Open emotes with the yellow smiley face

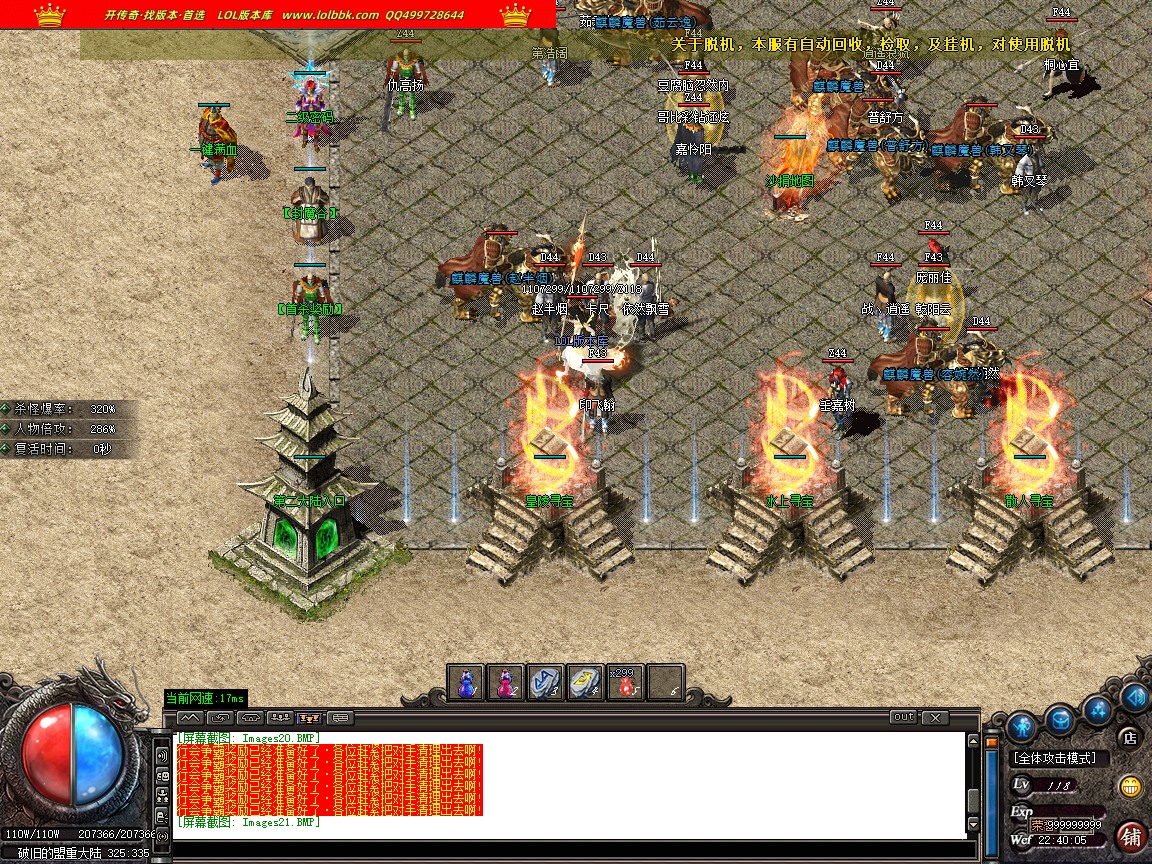pyautogui.click(x=1131, y=785)
